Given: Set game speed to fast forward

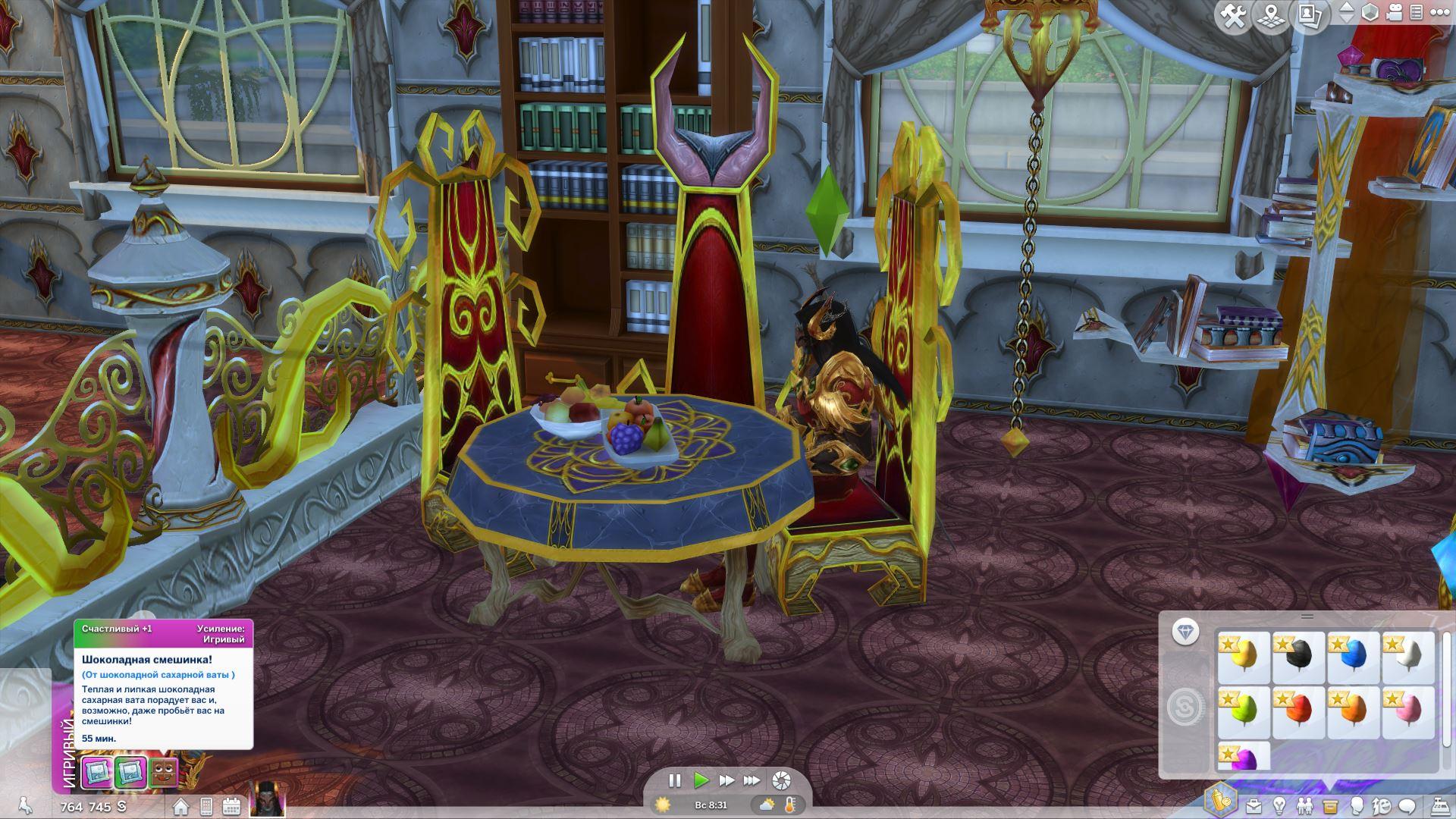Looking at the screenshot, I should (x=726, y=780).
